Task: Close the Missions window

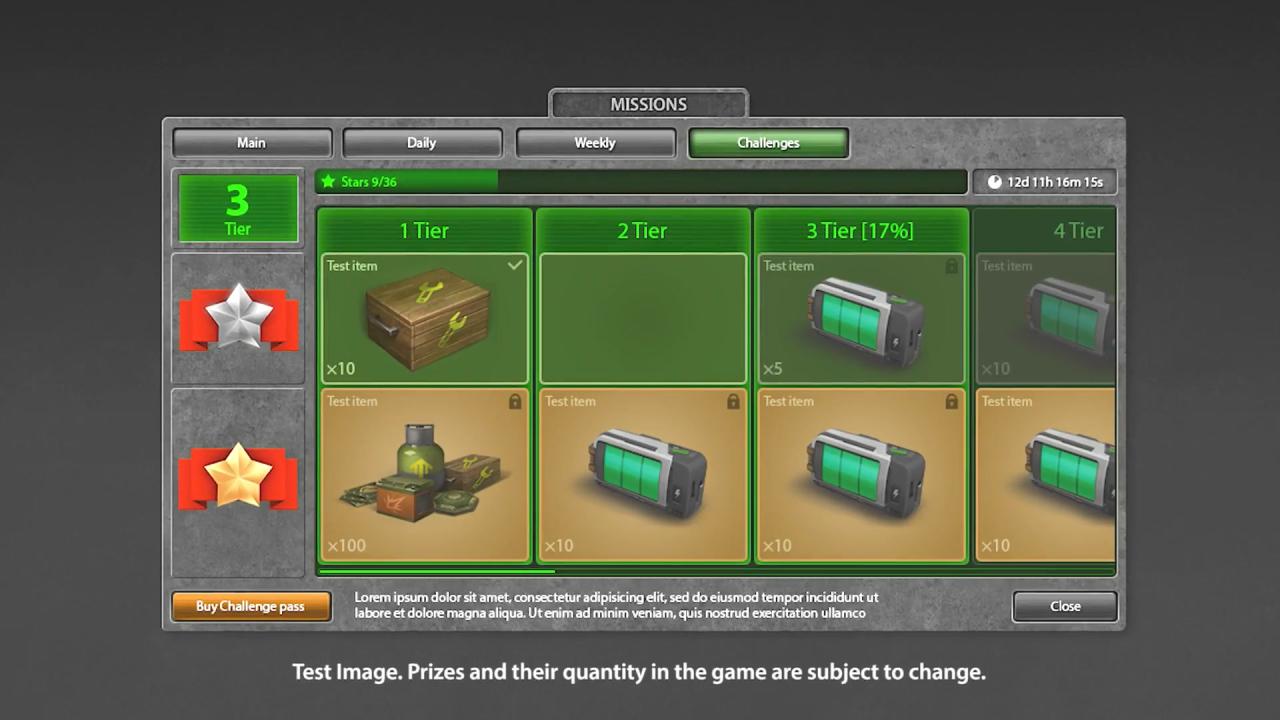Action: click(x=1064, y=606)
